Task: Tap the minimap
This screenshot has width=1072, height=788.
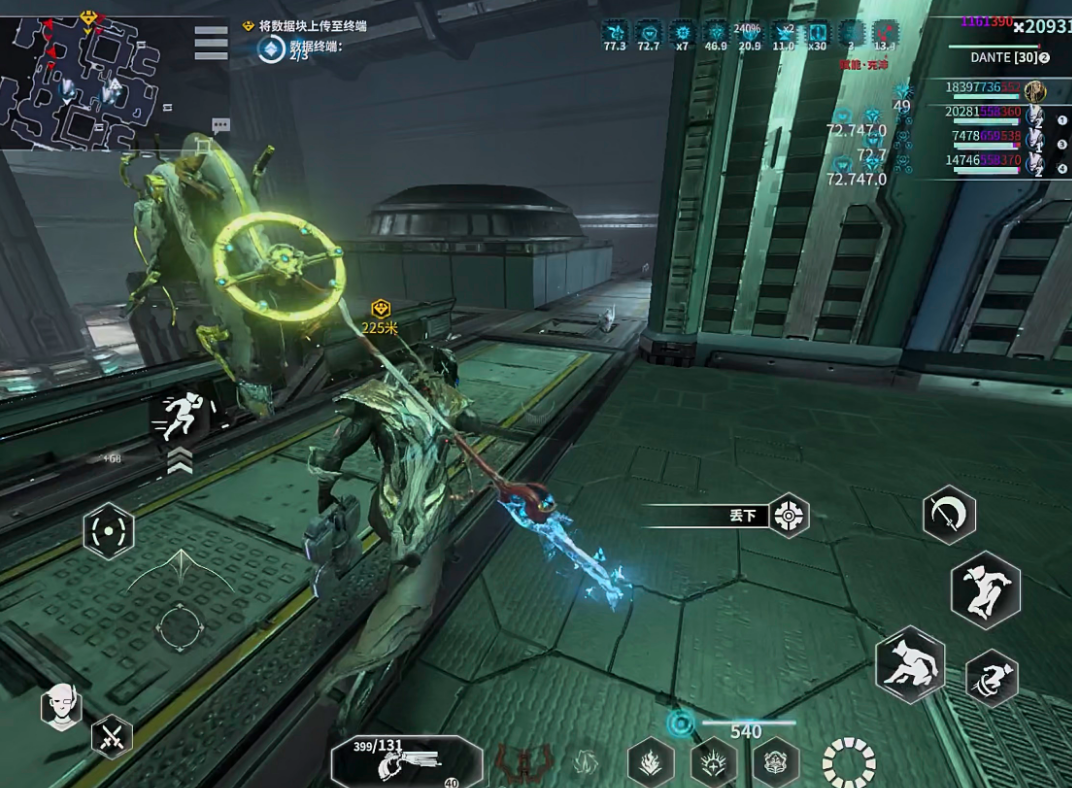Action: tap(80, 78)
